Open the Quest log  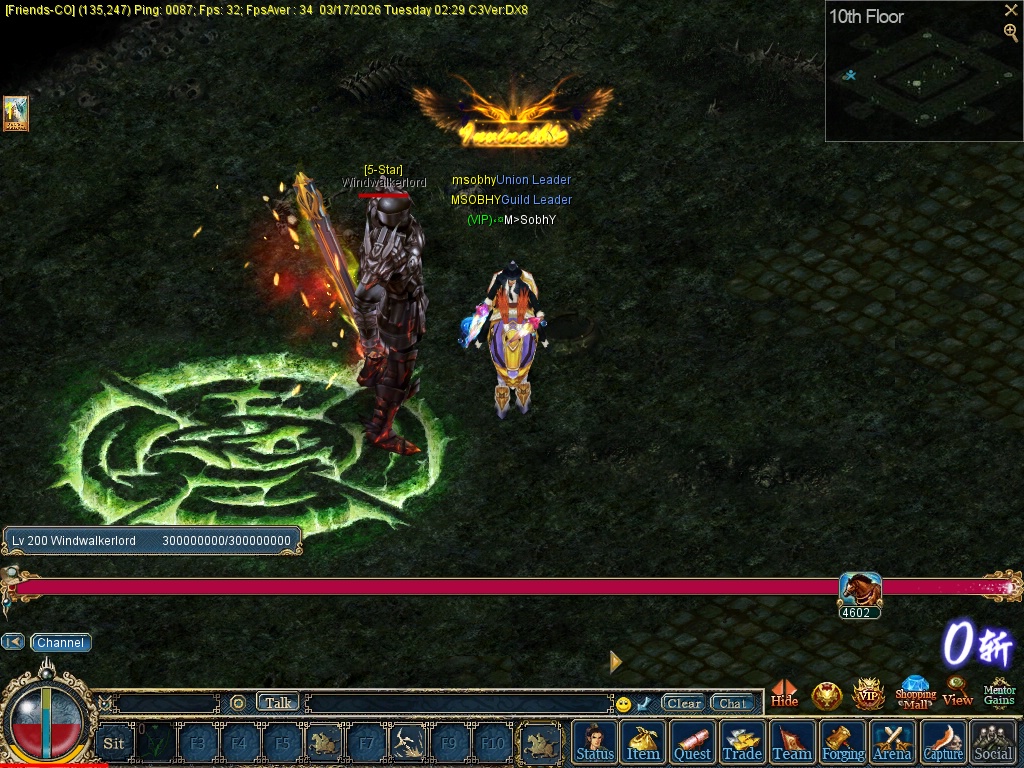pyautogui.click(x=692, y=742)
